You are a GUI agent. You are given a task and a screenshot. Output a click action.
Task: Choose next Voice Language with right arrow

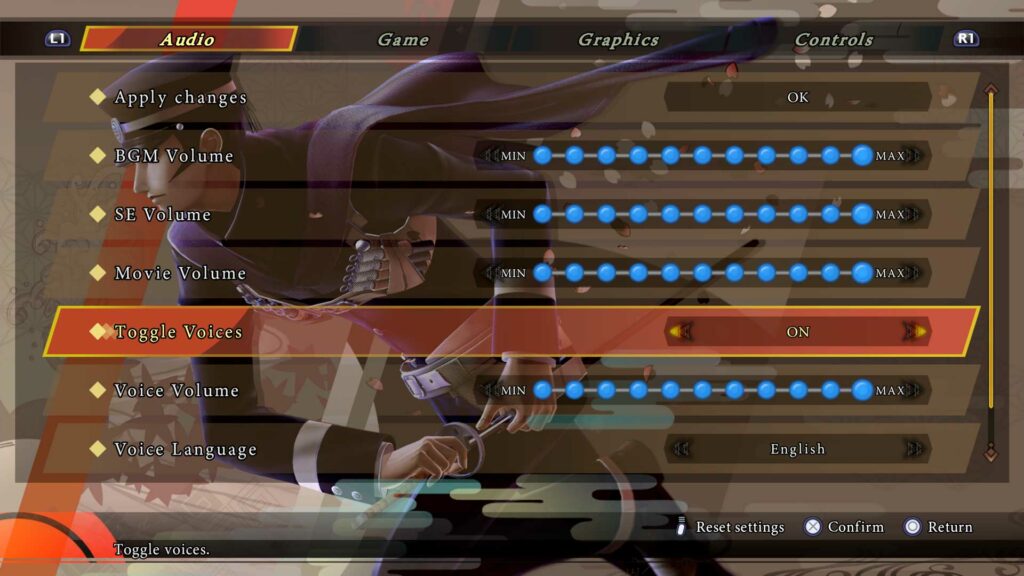pos(914,449)
